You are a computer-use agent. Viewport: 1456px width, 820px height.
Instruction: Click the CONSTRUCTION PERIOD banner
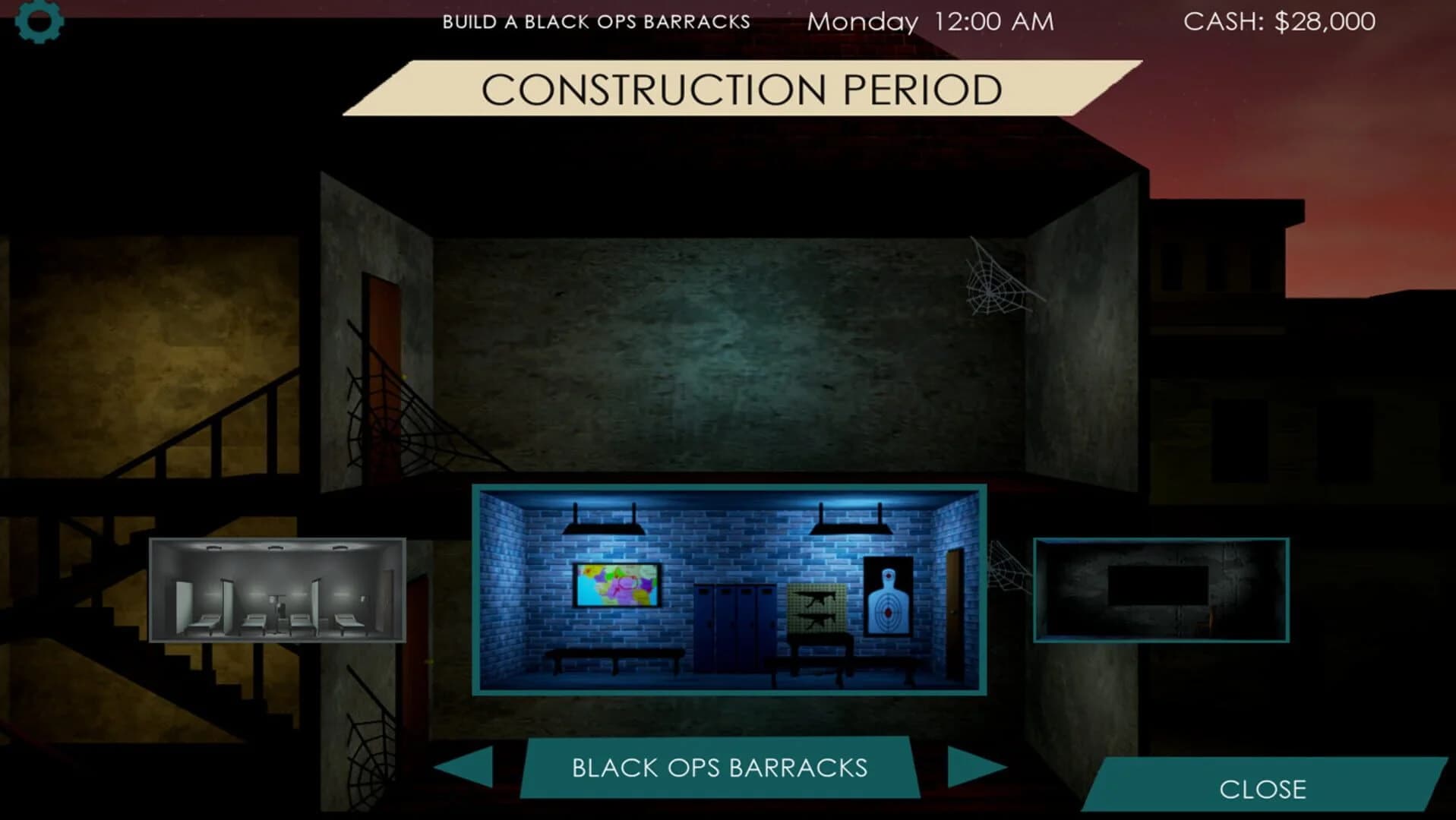point(741,90)
